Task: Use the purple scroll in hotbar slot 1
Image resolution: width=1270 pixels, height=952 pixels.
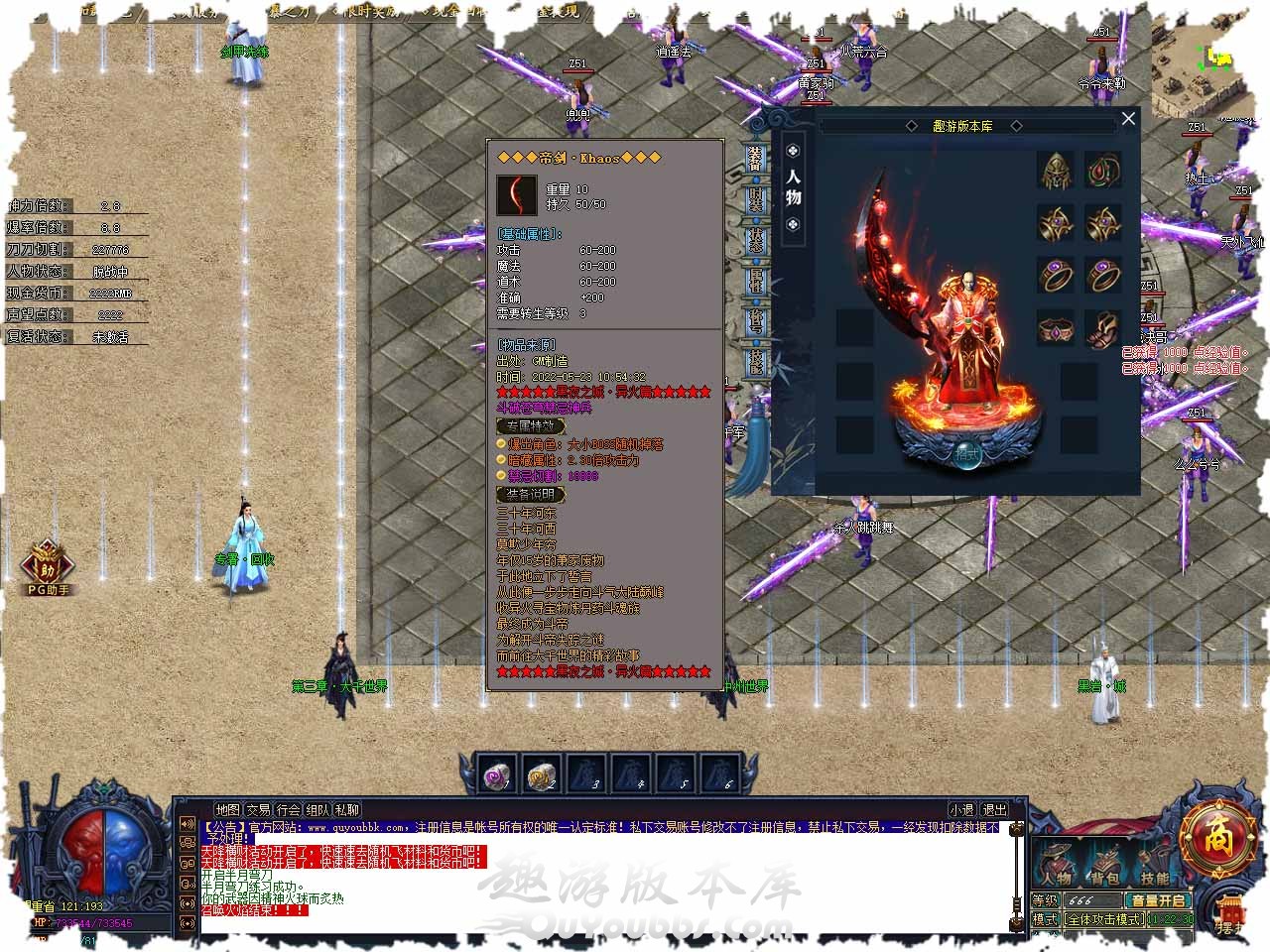Action: [x=496, y=774]
